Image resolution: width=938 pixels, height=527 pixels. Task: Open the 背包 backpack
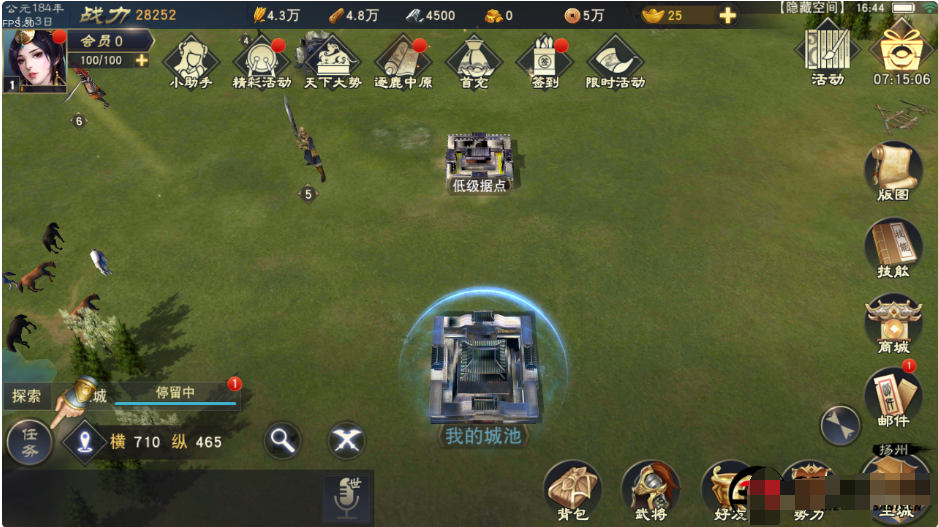point(572,488)
